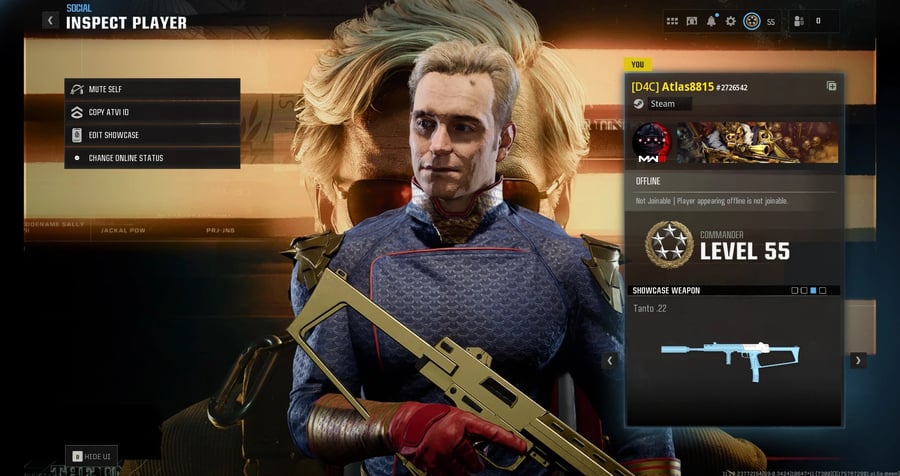Image resolution: width=900 pixels, height=476 pixels.
Task: Open Edit Showcase
Action: (x=152, y=135)
